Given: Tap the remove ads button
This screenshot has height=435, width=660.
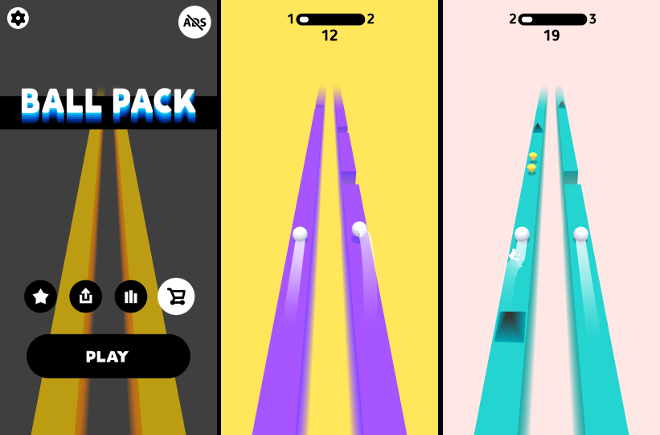Looking at the screenshot, I should [194, 22].
